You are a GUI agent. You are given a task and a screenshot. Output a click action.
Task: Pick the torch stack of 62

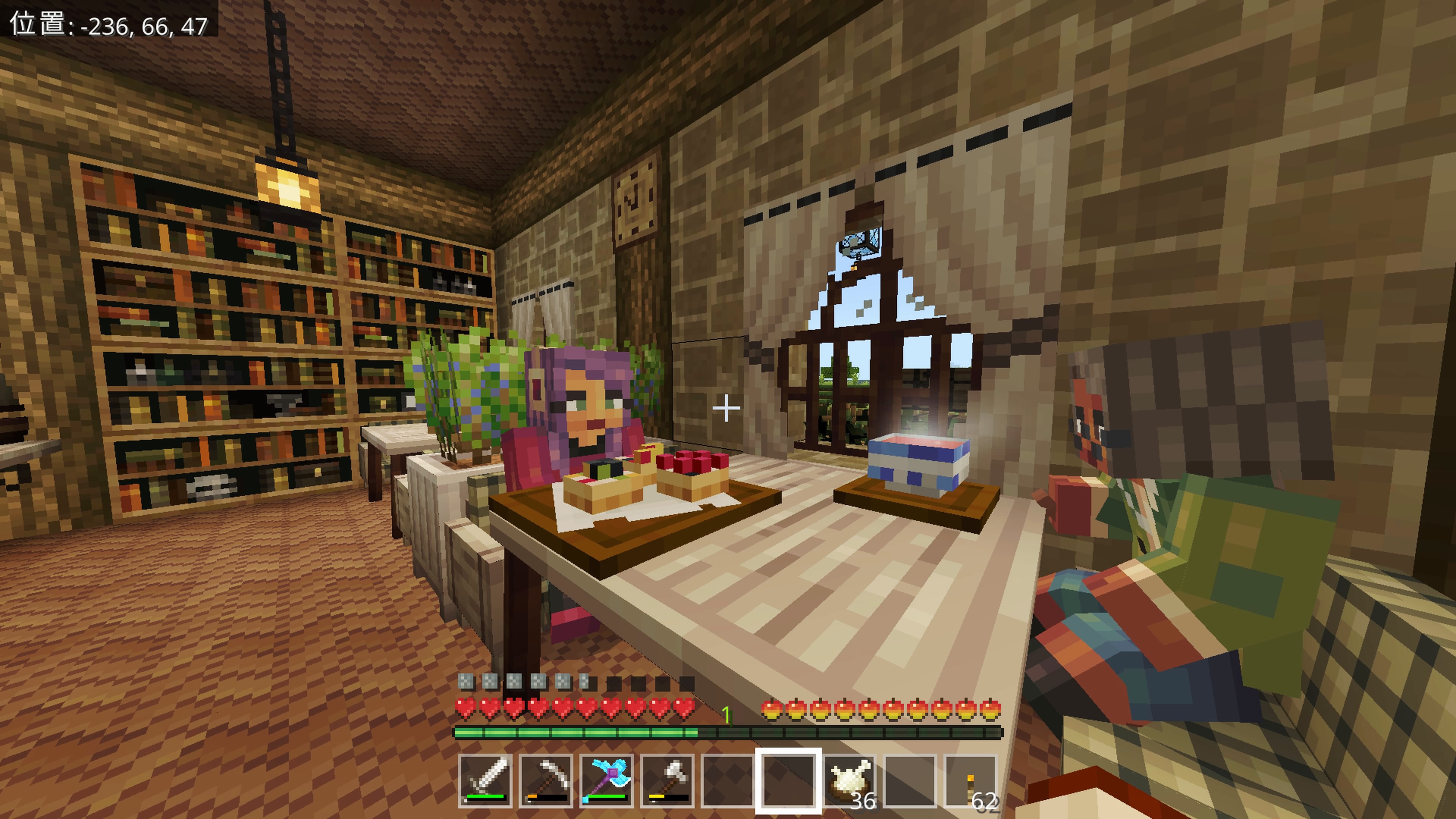point(971,781)
